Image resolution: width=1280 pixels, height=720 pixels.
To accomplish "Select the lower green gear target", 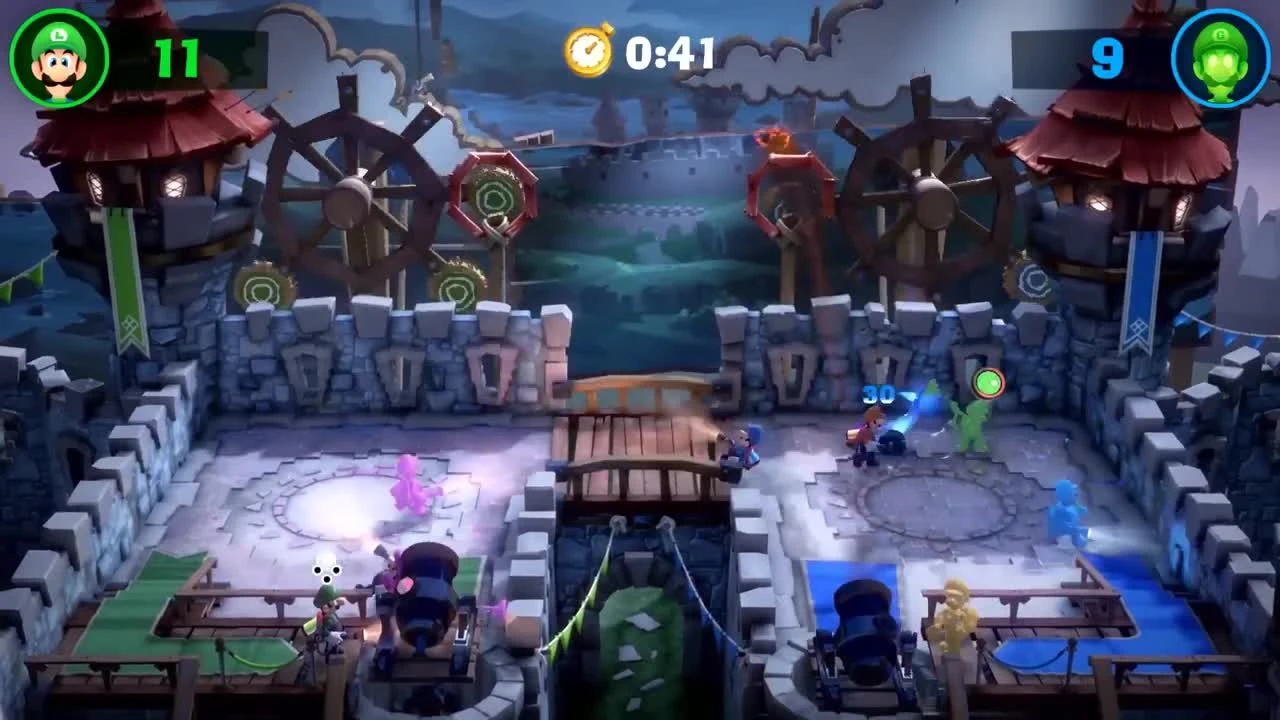I will pos(459,287).
